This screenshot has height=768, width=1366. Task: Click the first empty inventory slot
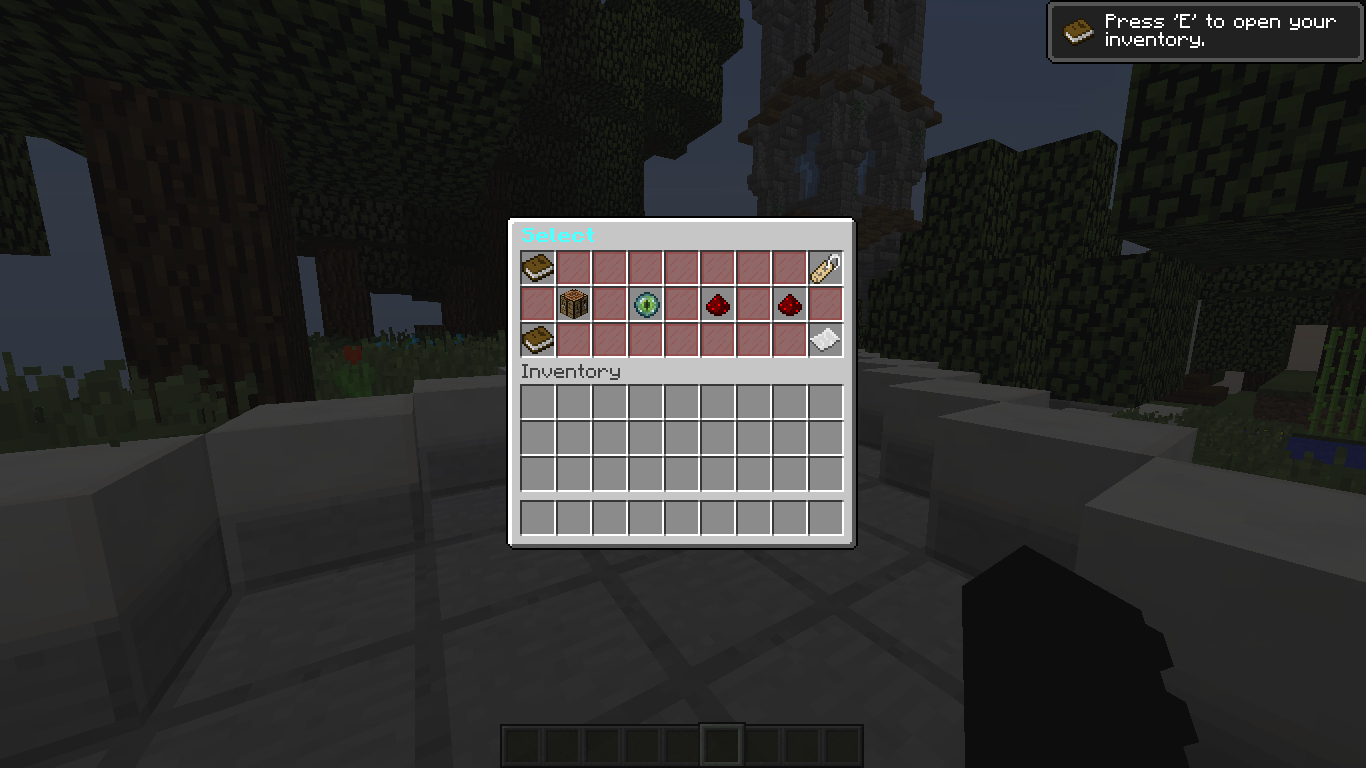pyautogui.click(x=537, y=399)
